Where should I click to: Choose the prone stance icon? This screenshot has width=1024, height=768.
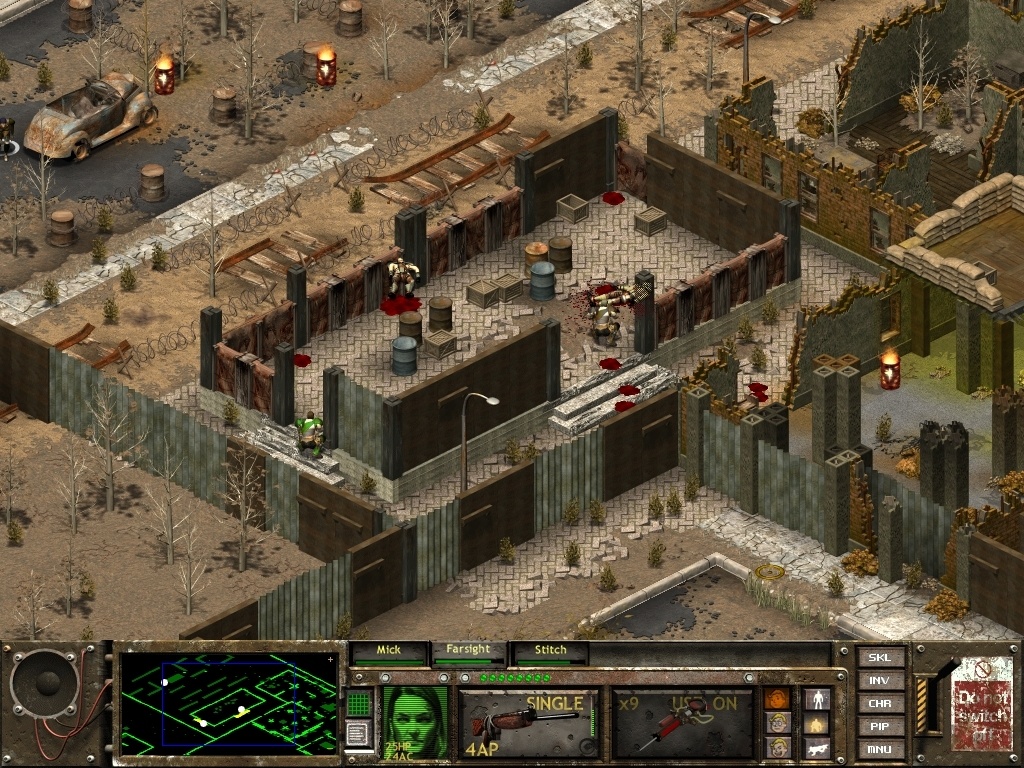(x=817, y=747)
